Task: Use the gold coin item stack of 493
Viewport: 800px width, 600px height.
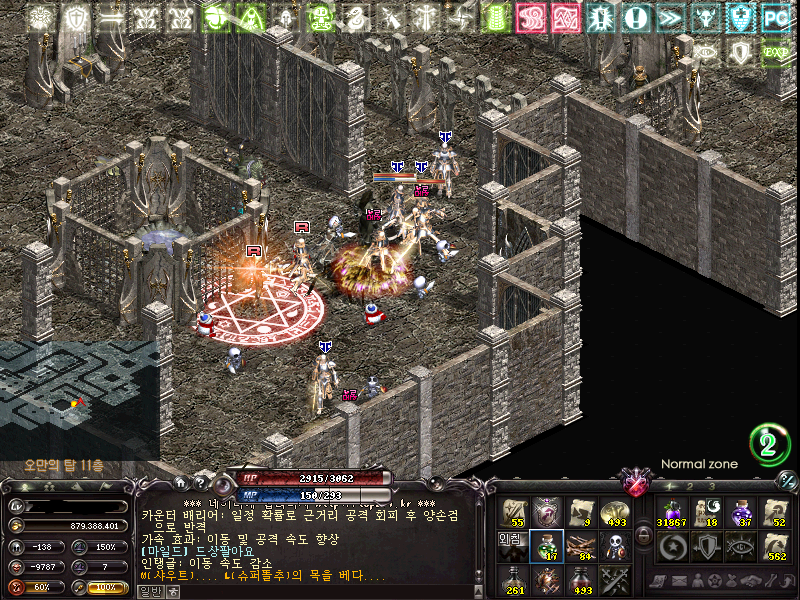Action: coord(613,512)
